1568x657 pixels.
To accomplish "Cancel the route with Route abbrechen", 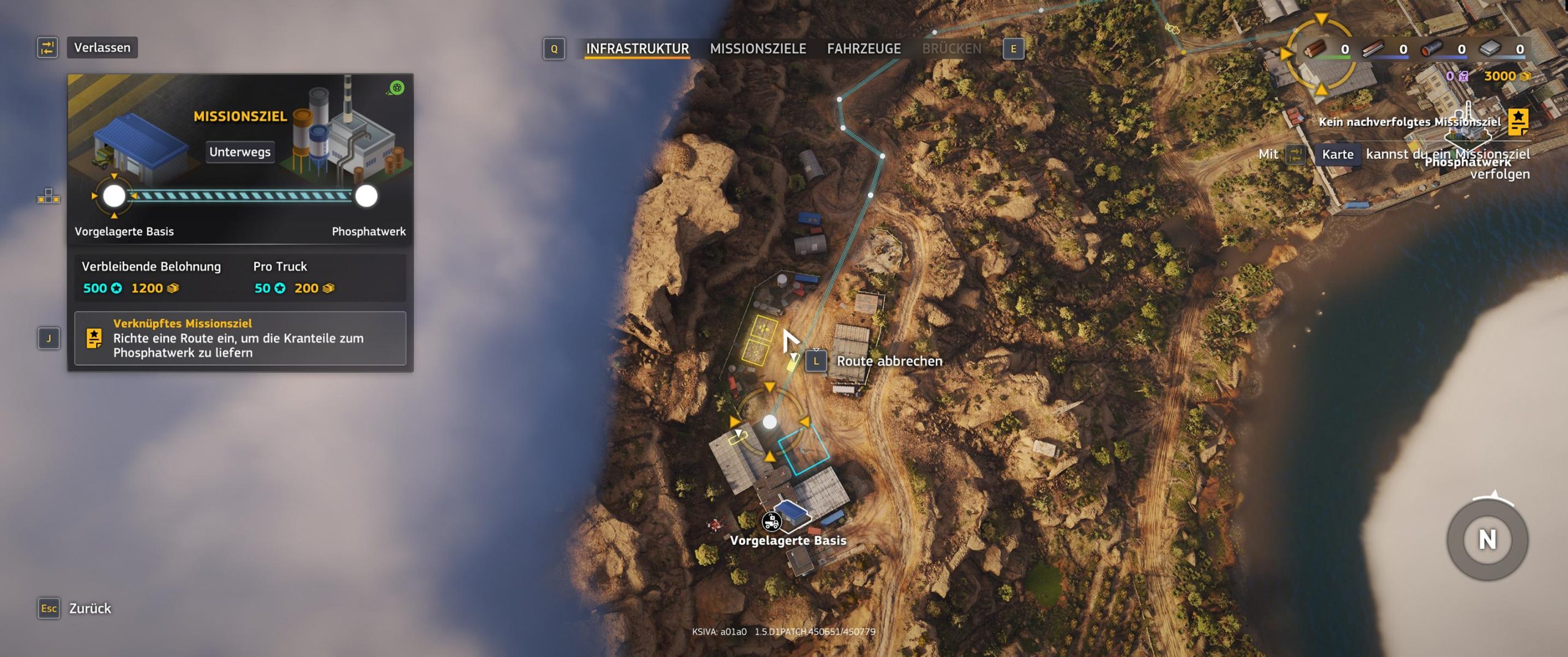I will (x=889, y=361).
